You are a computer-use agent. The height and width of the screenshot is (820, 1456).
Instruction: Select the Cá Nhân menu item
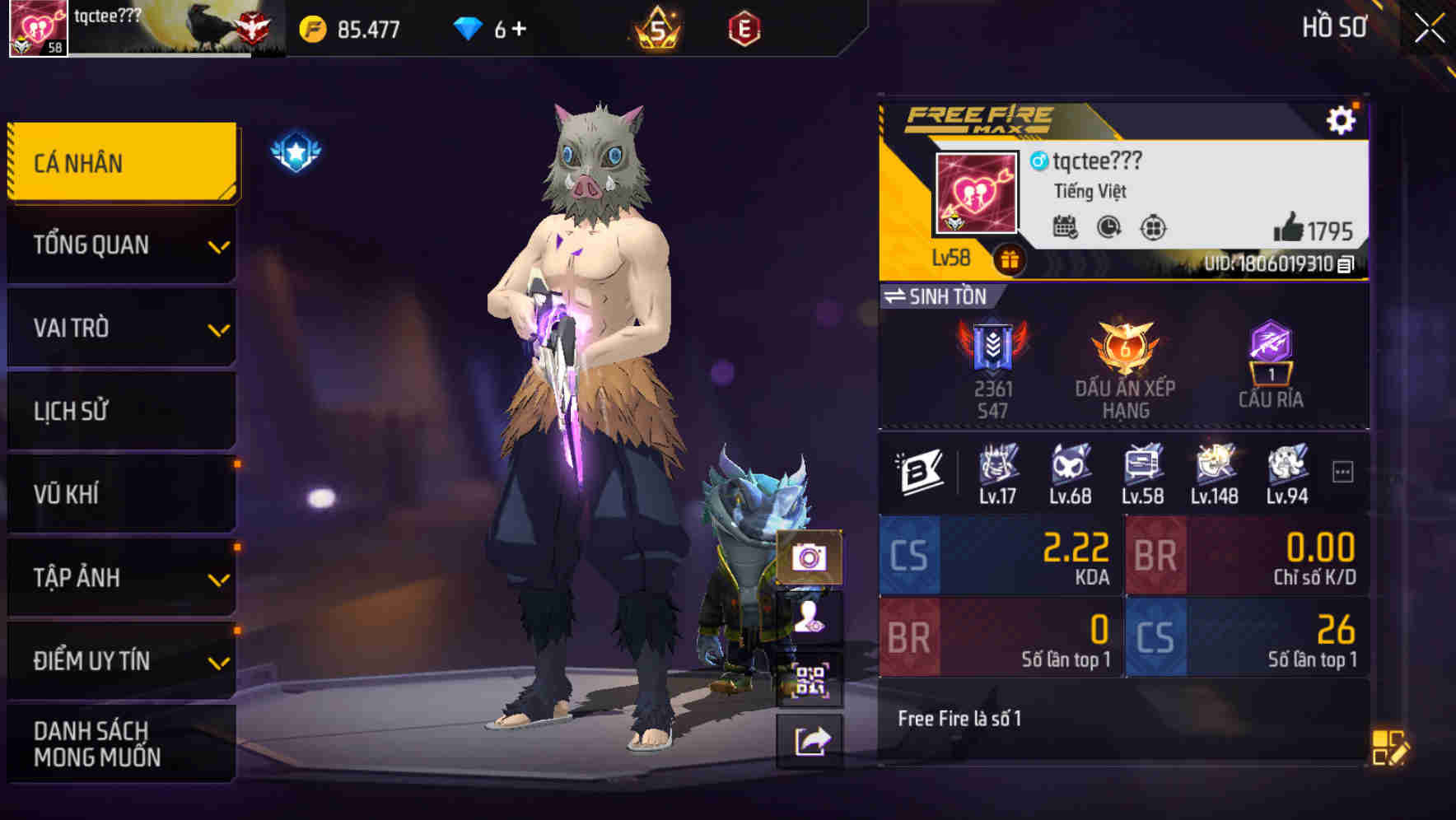click(x=120, y=162)
